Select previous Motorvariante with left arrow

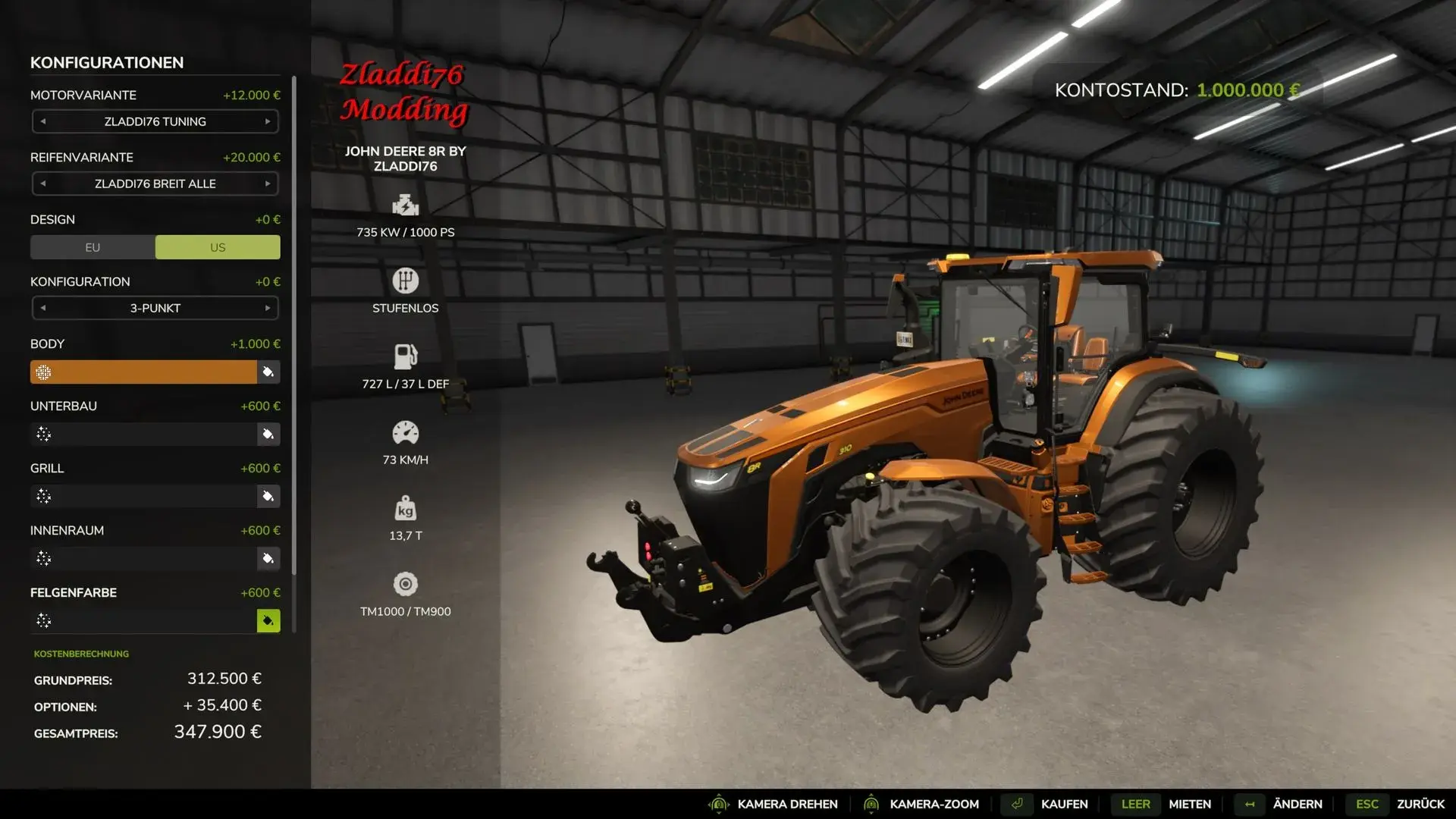[43, 121]
